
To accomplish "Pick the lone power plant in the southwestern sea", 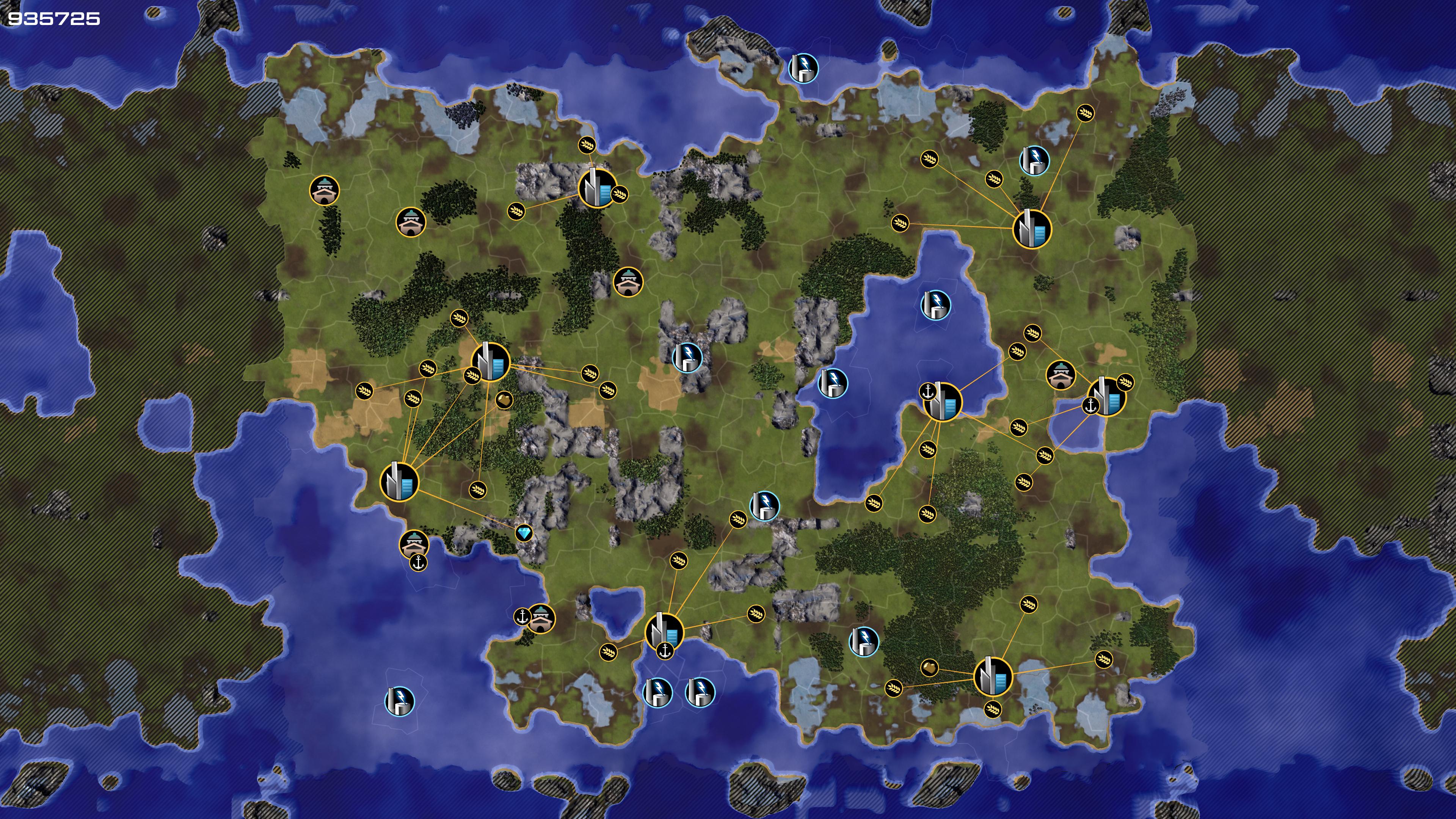I will 400,701.
